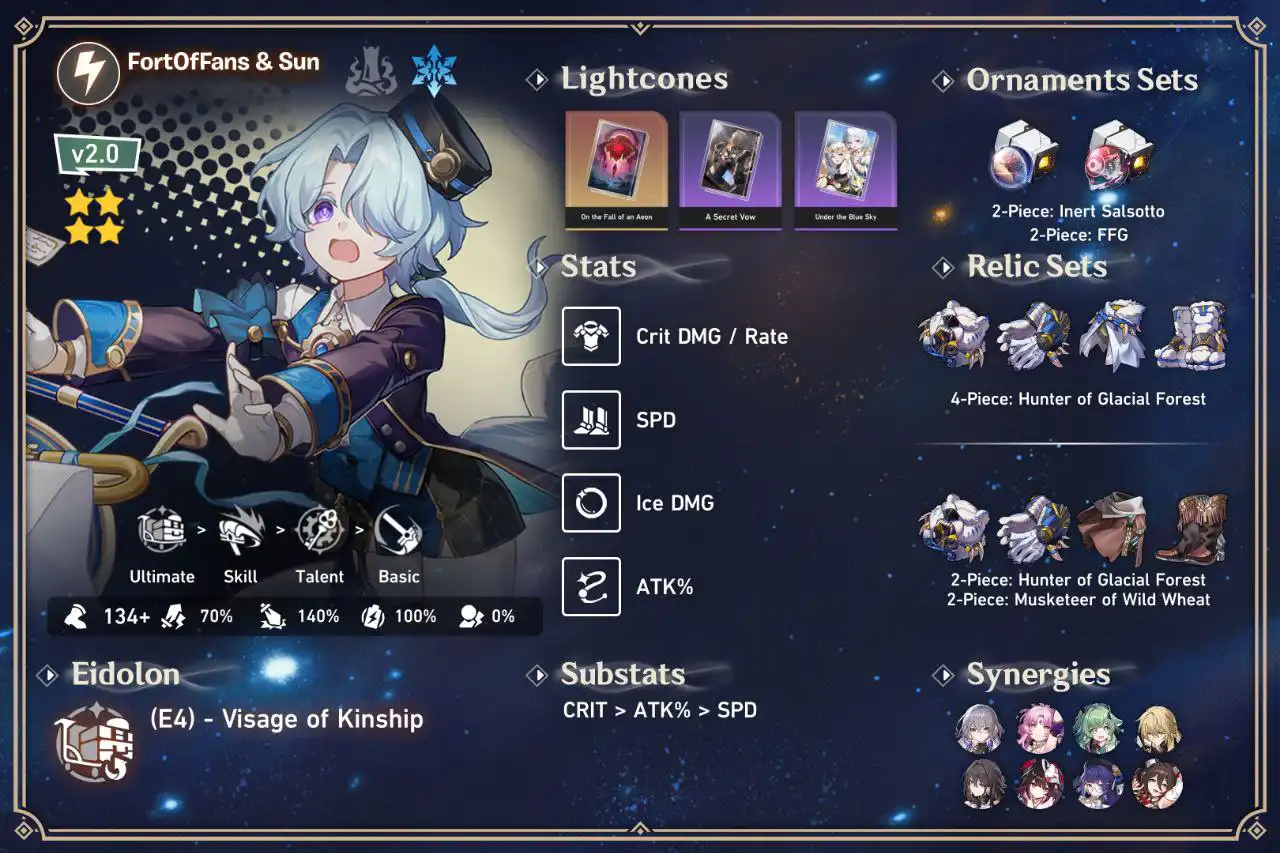
Task: Select the brown Musketeer of Wild Wheat boots
Action: coord(1190,528)
